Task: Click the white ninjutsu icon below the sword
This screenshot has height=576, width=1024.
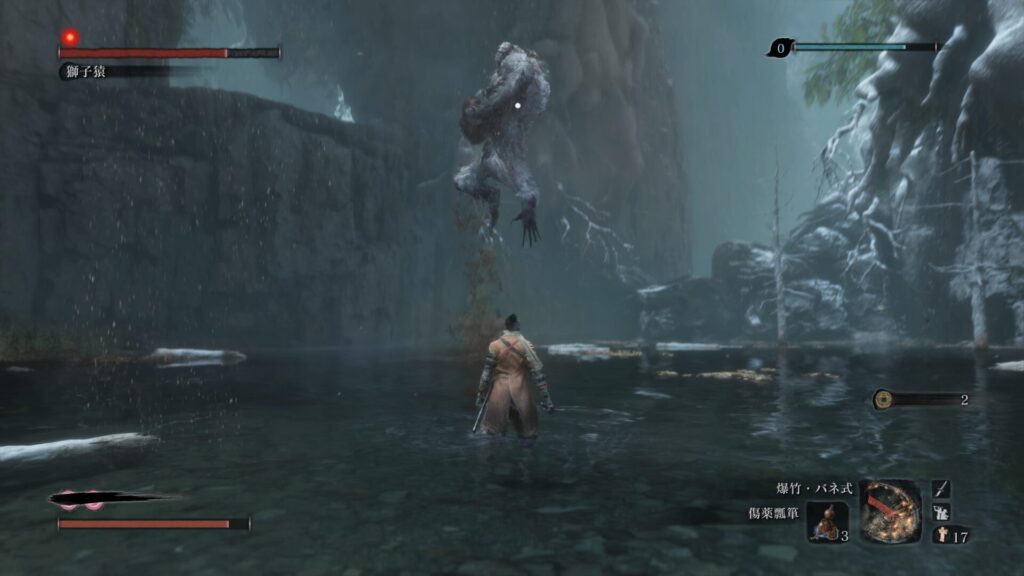Action: (941, 512)
